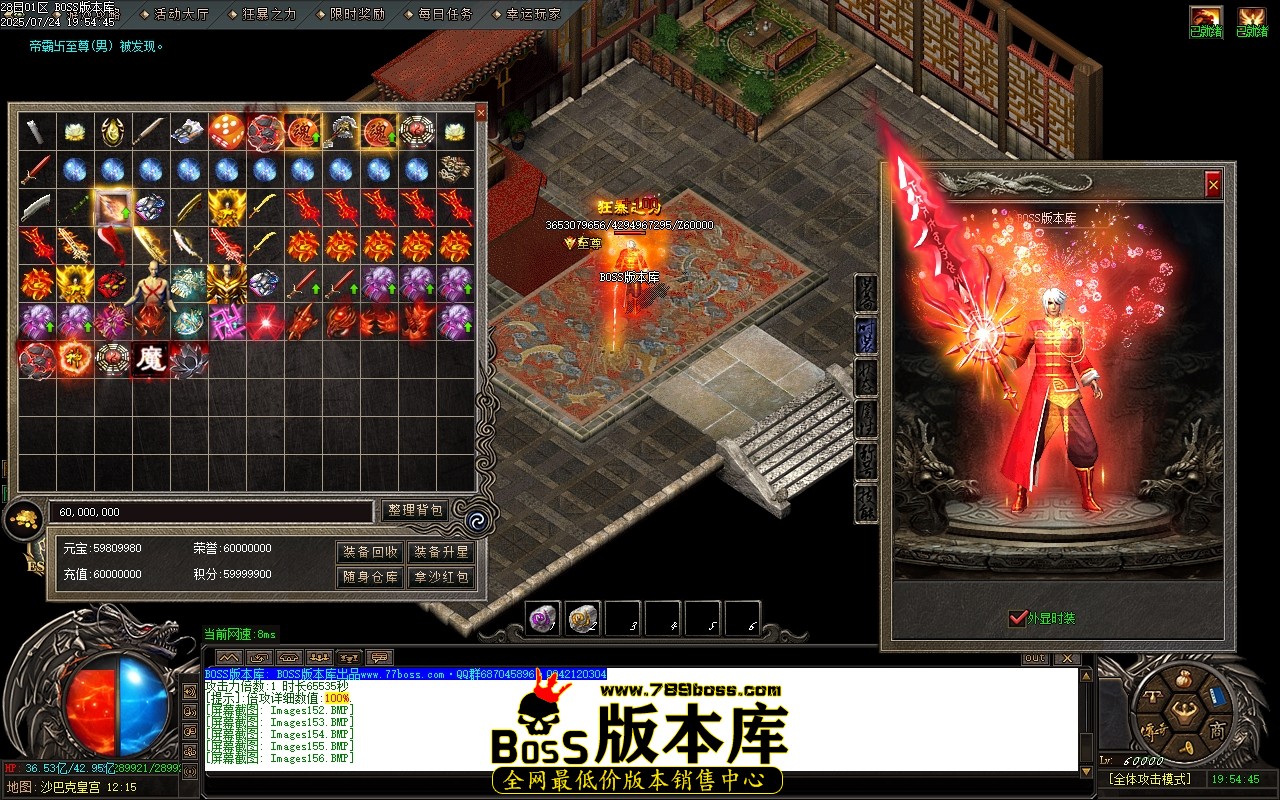Collapse the chat panel with the out button
Image resolution: width=1280 pixels, height=800 pixels.
tap(1035, 657)
